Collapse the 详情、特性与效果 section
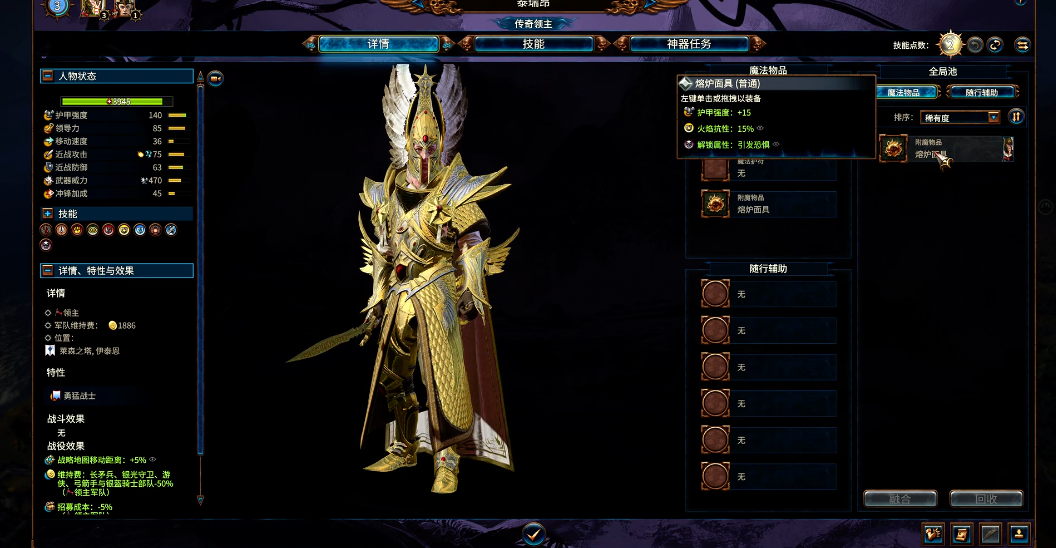 tap(47, 271)
